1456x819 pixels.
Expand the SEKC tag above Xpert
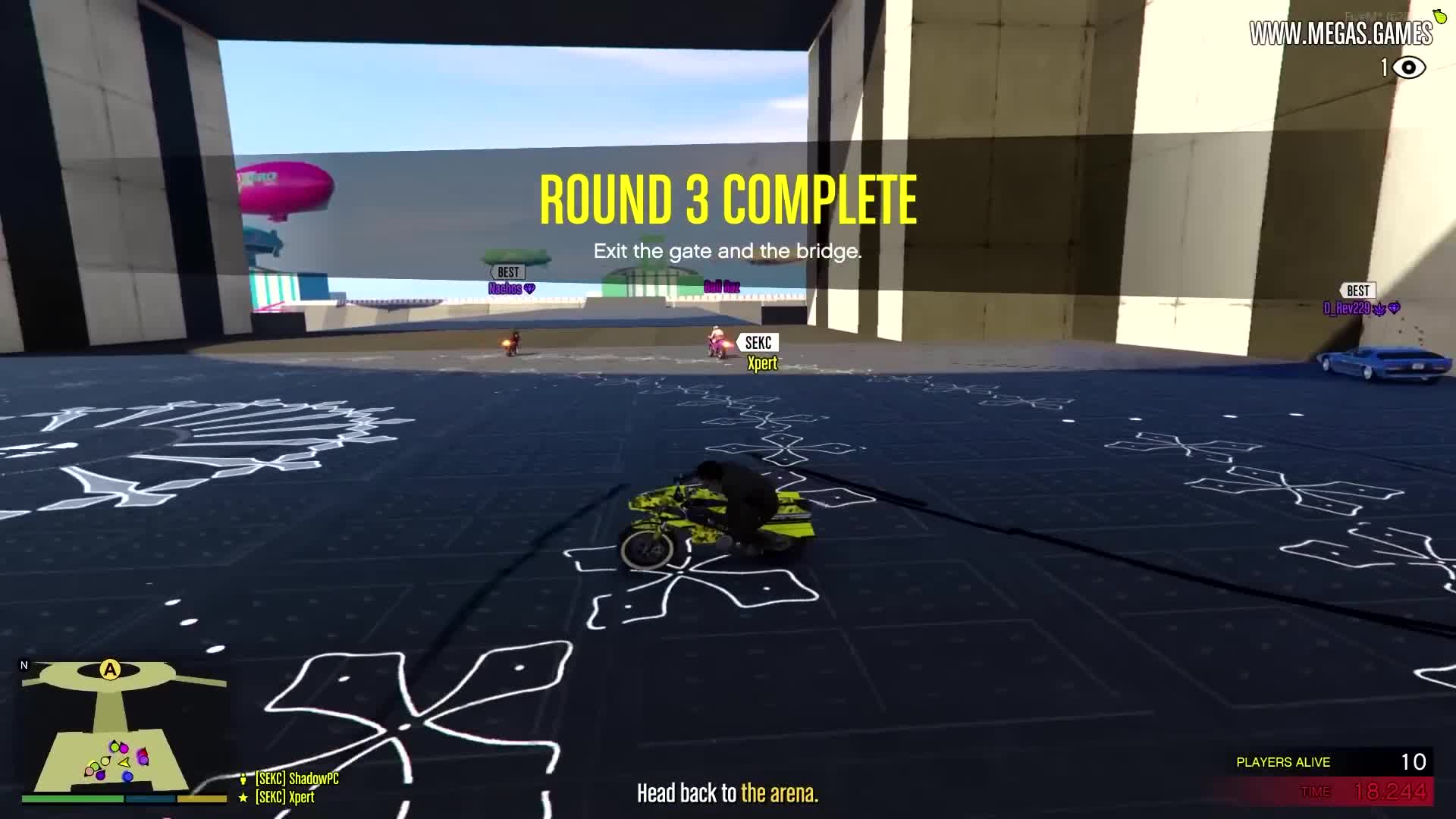tap(760, 343)
